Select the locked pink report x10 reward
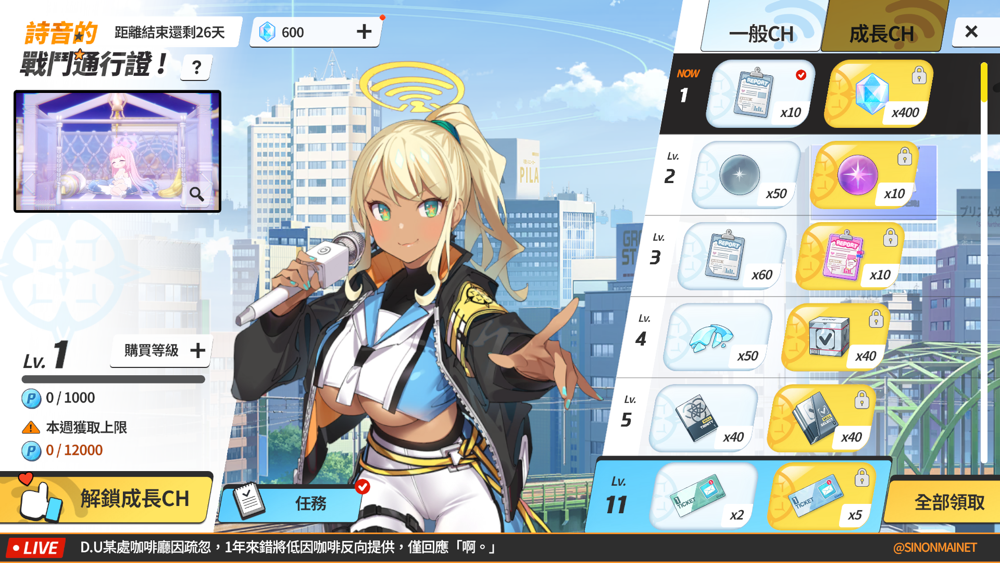Screen dimensions: 1000x563 [849, 256]
